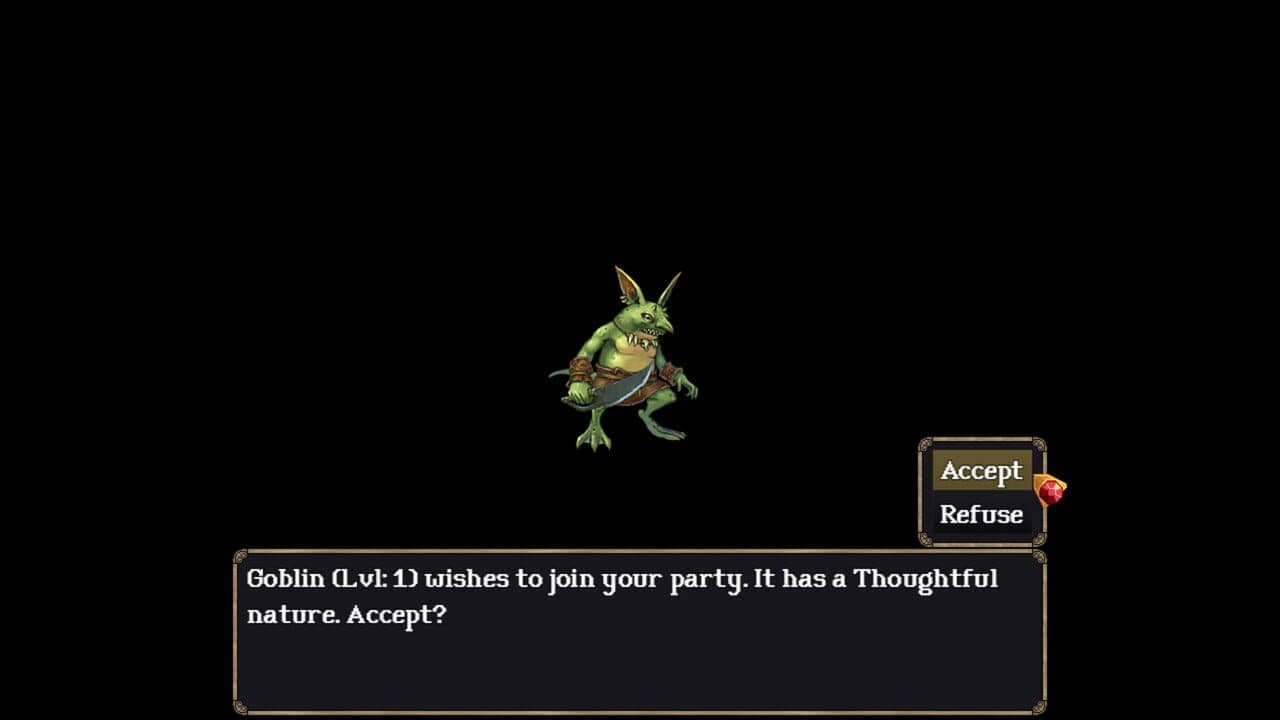Select the highlighted Accept option
This screenshot has width=1280, height=720.
point(982,470)
